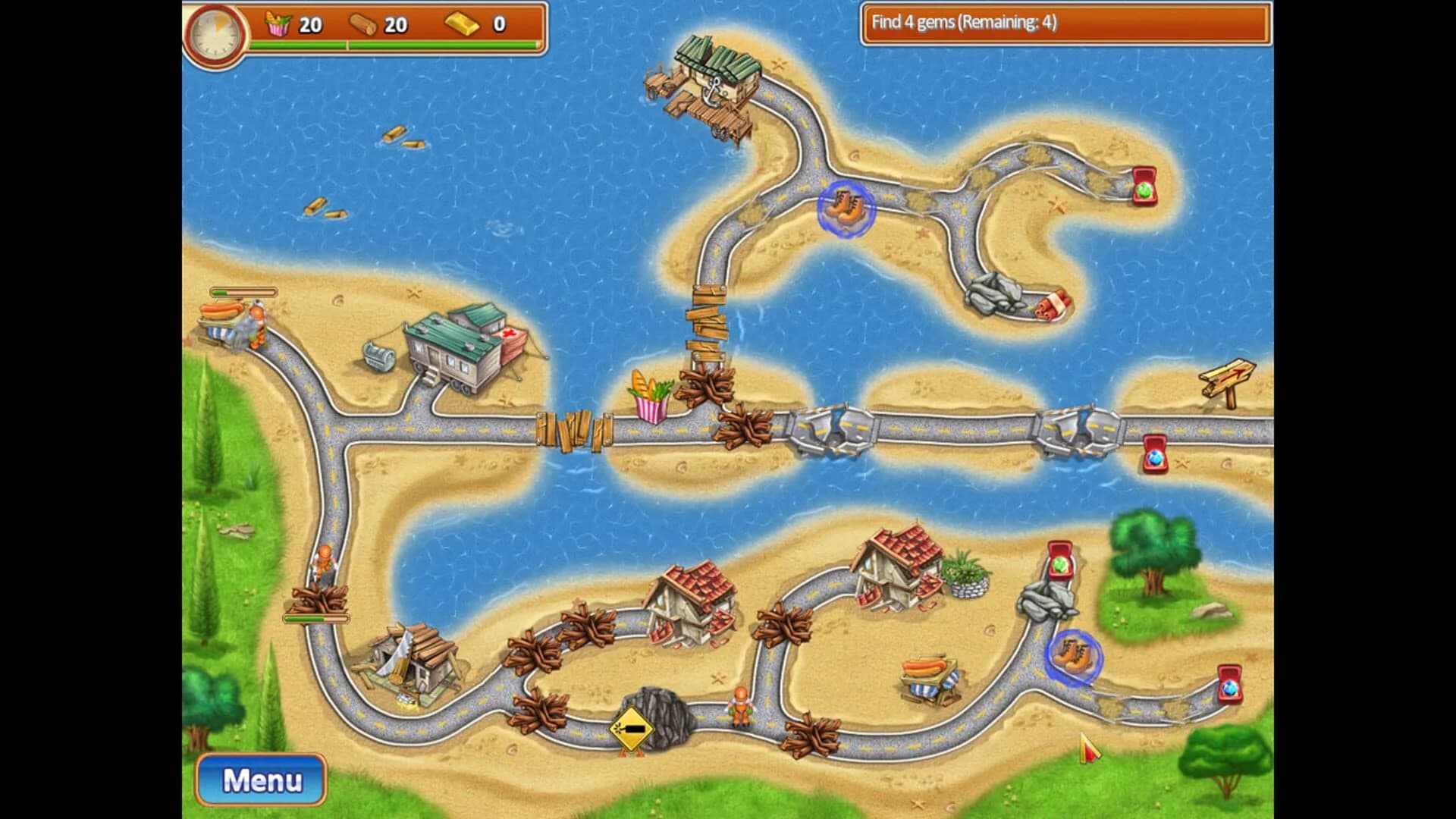Click the broken bridge planks over the water

point(708,318)
